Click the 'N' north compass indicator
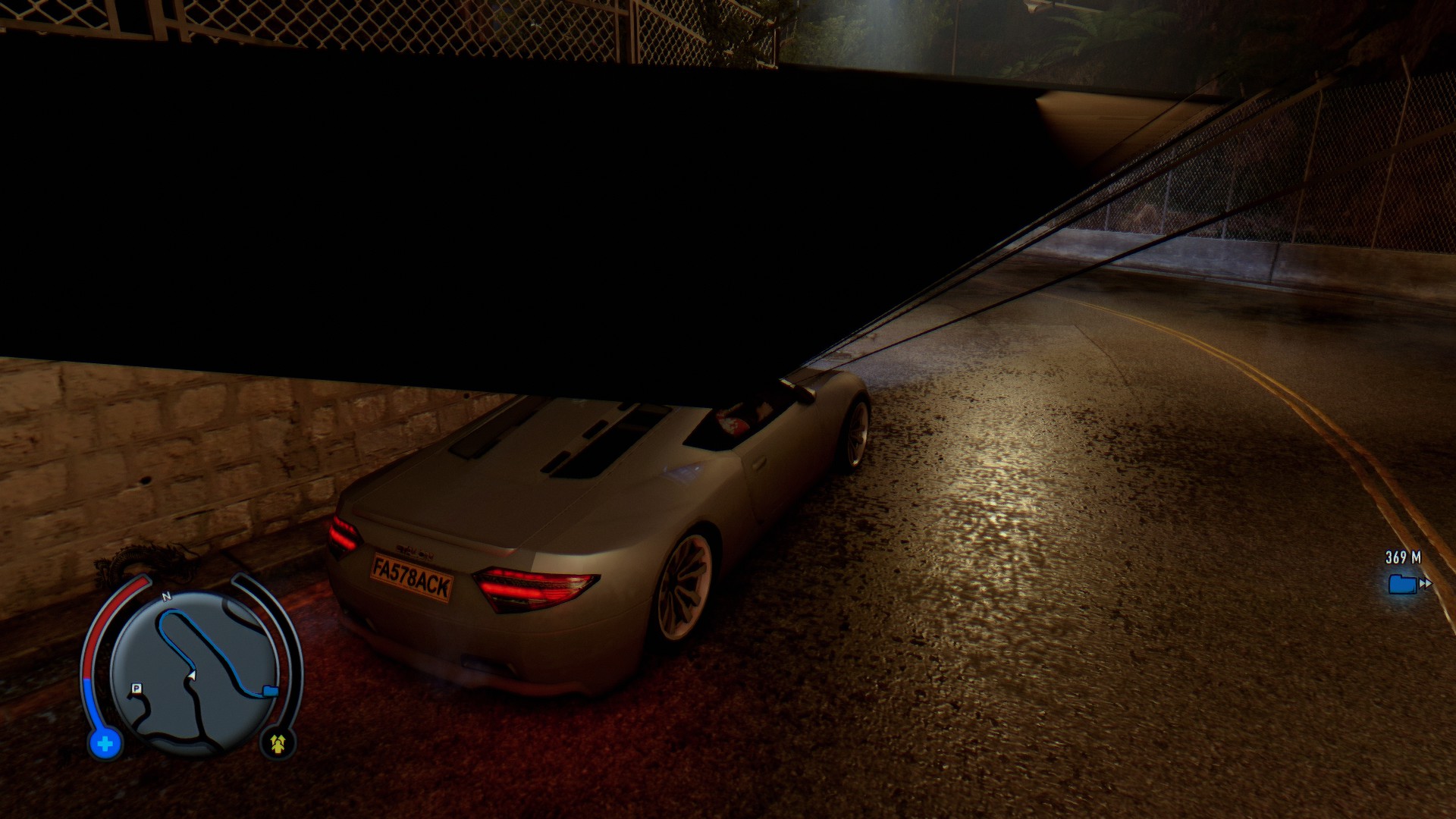 [x=166, y=595]
